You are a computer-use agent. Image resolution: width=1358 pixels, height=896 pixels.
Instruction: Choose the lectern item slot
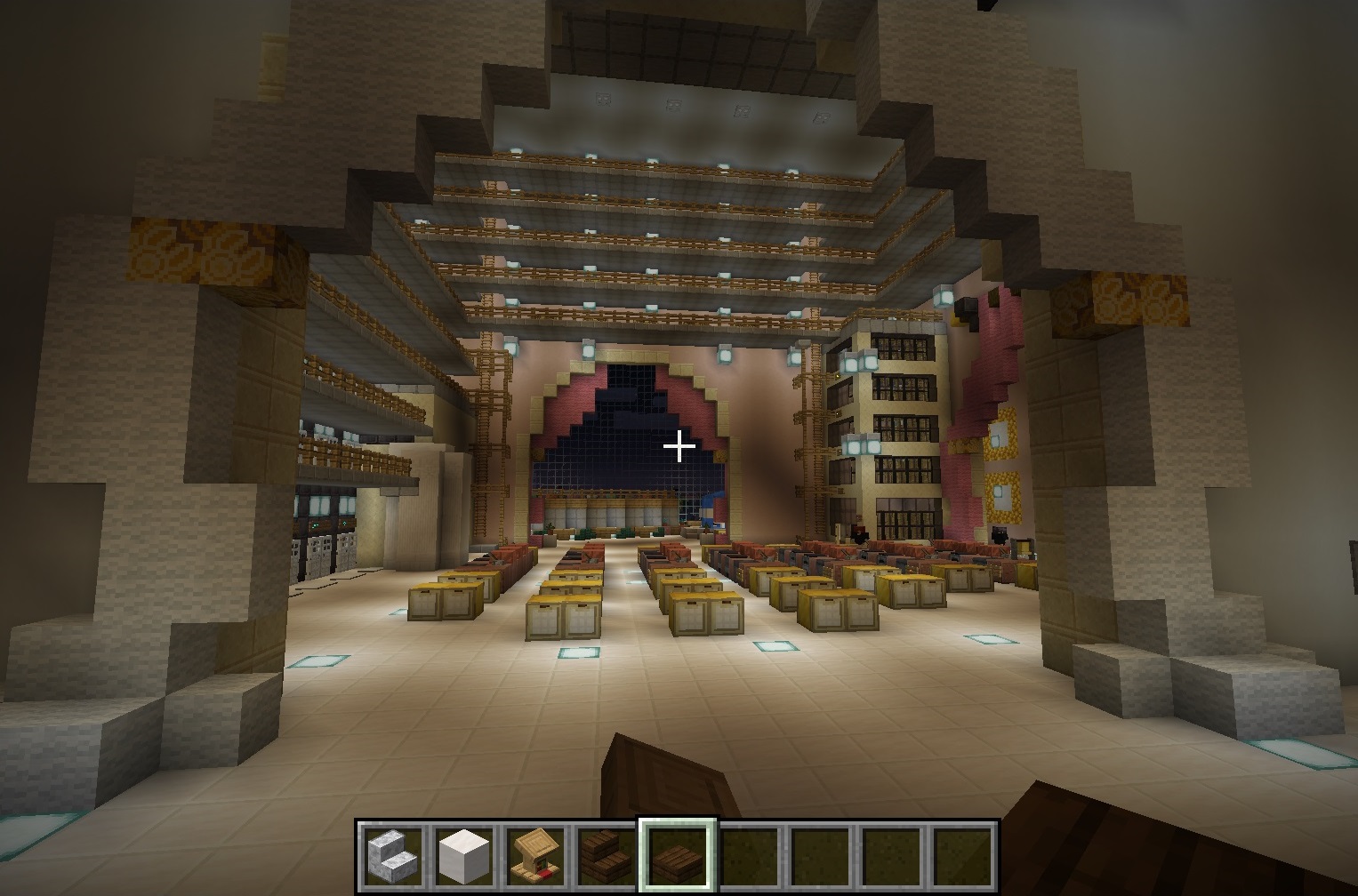[535, 855]
